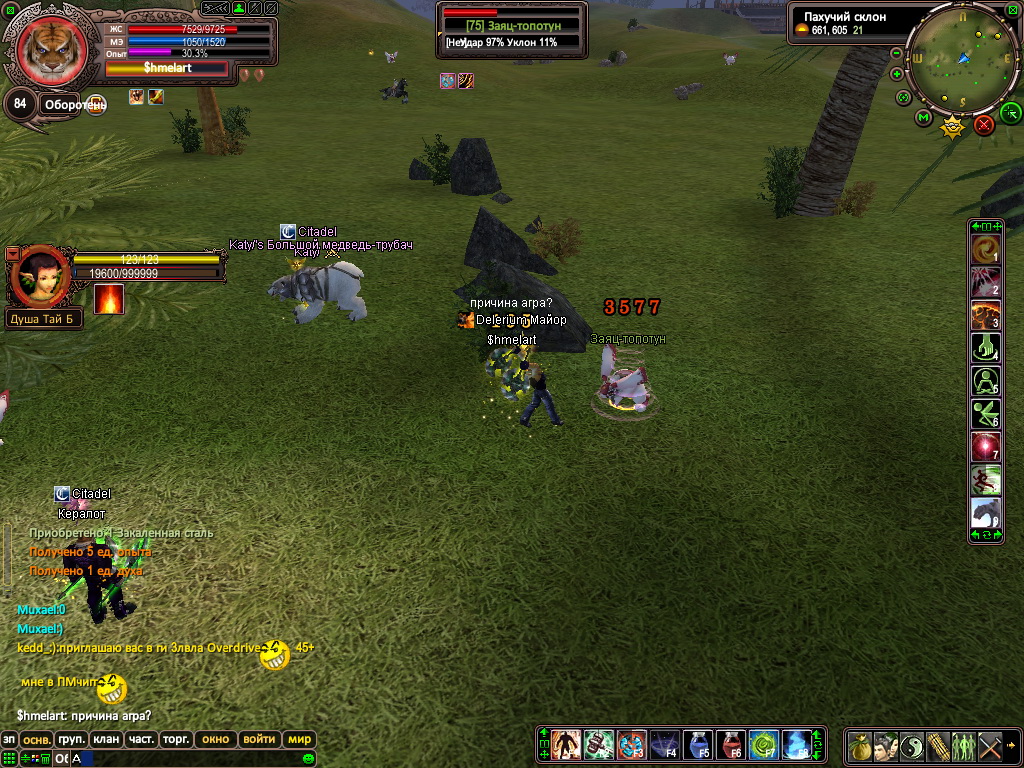Click the golden sun event icon
The height and width of the screenshot is (768, 1024).
953,127
